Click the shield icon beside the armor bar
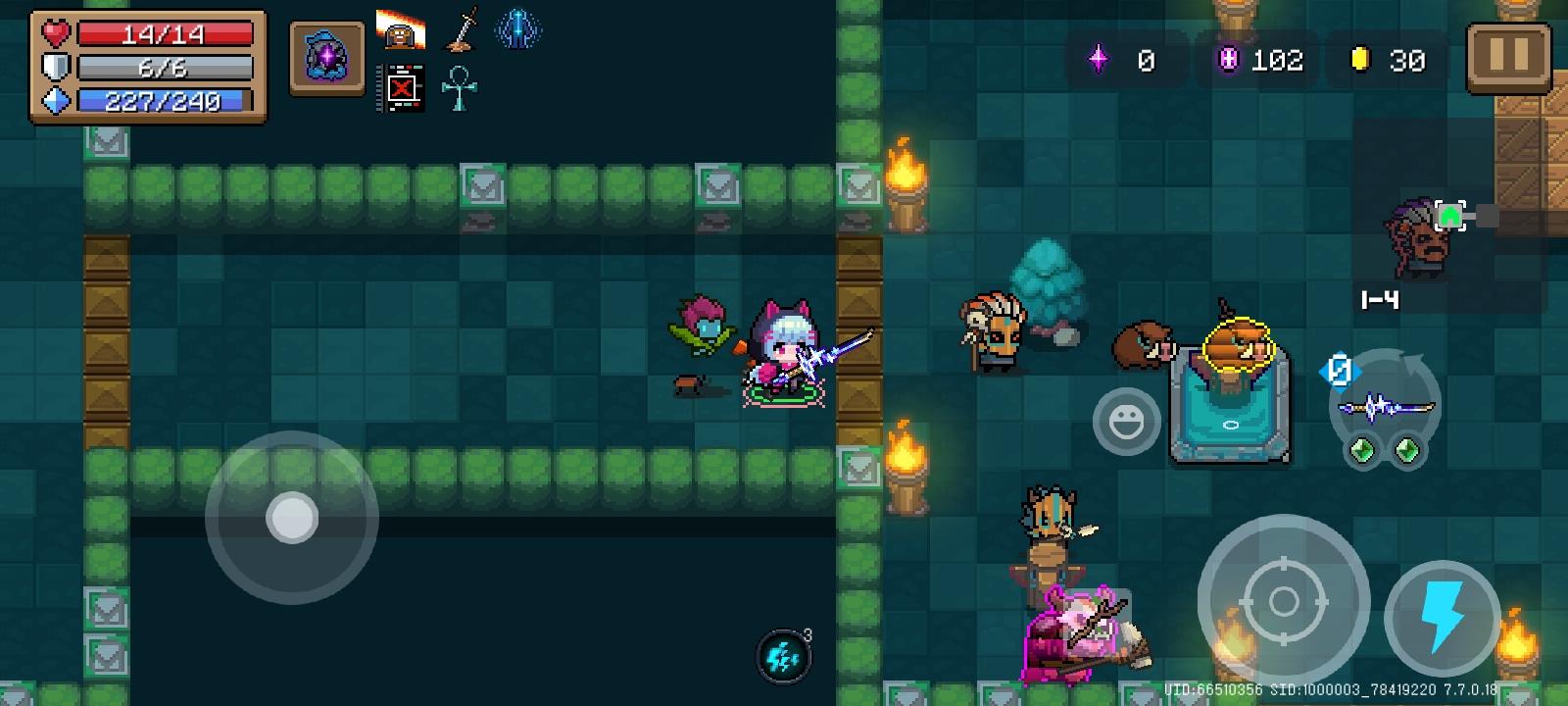This screenshot has width=1568, height=706. click(x=54, y=67)
